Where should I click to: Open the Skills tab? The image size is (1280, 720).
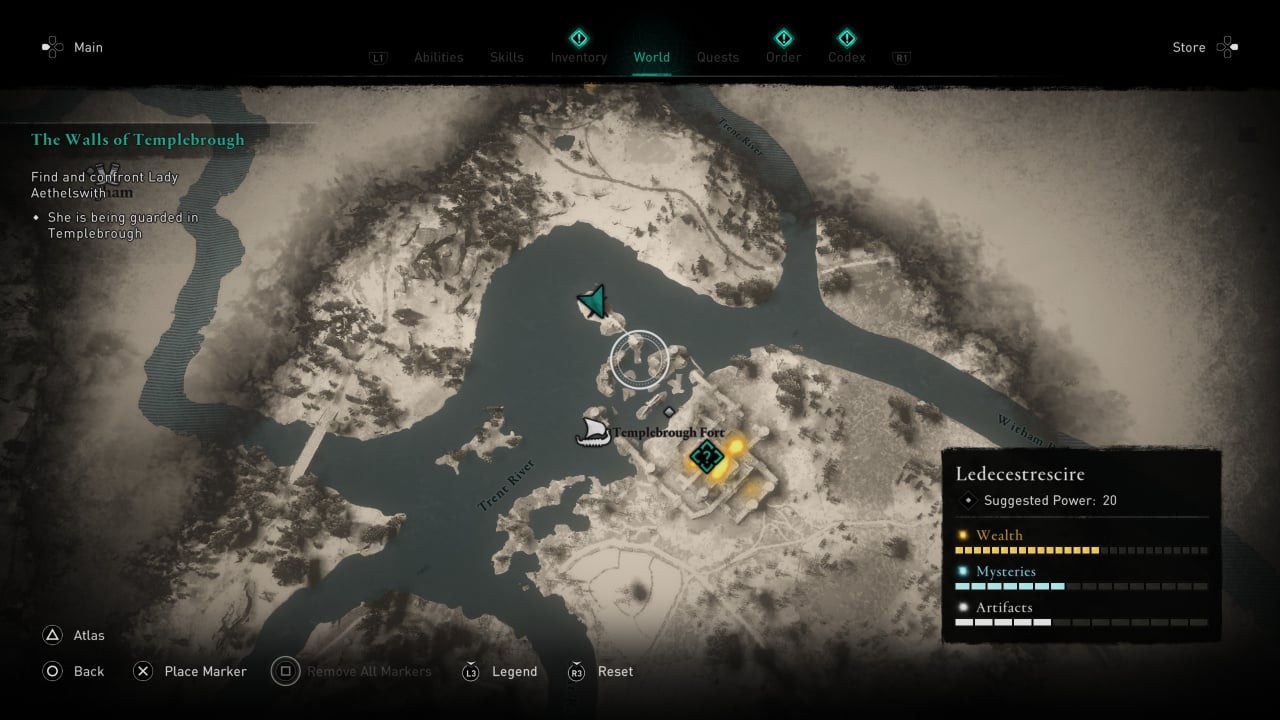[x=507, y=57]
